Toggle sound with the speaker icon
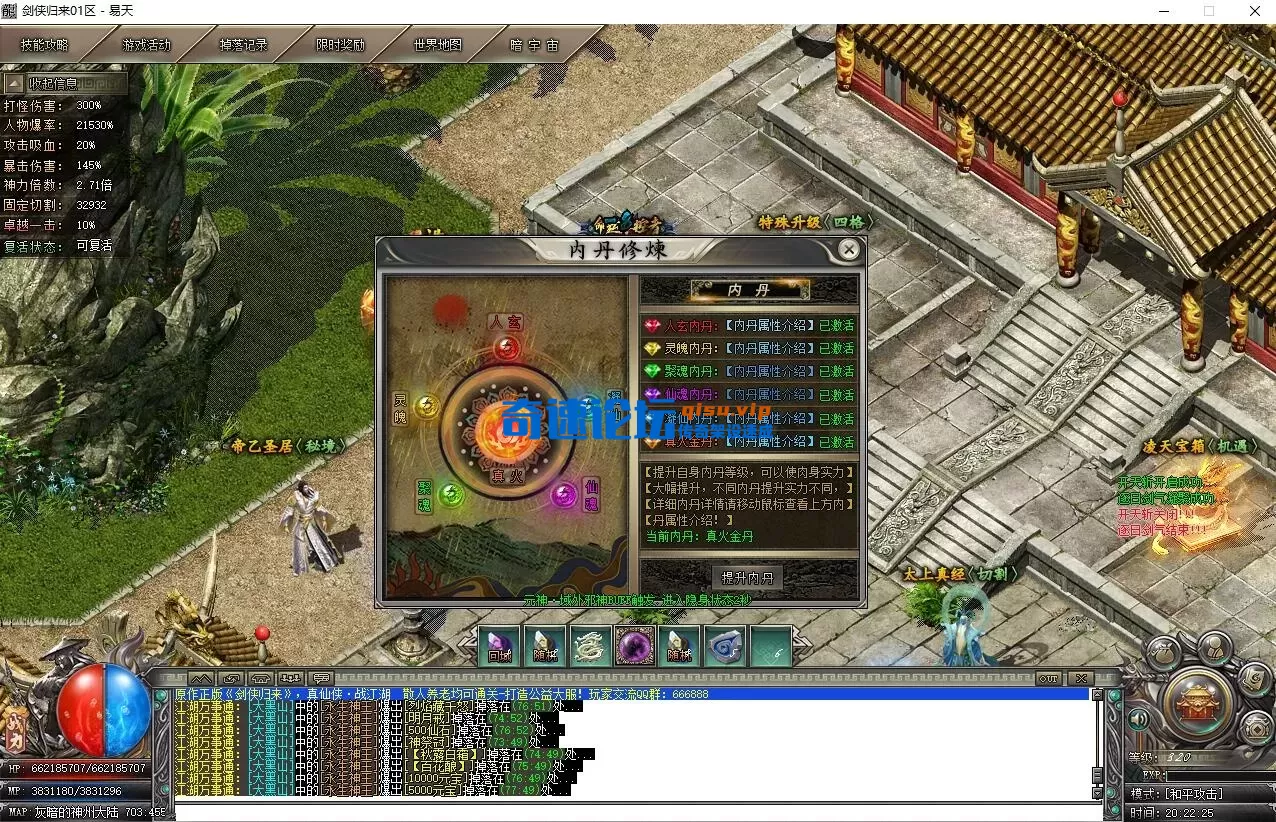Screen dimensions: 1276x822 click(x=1138, y=719)
